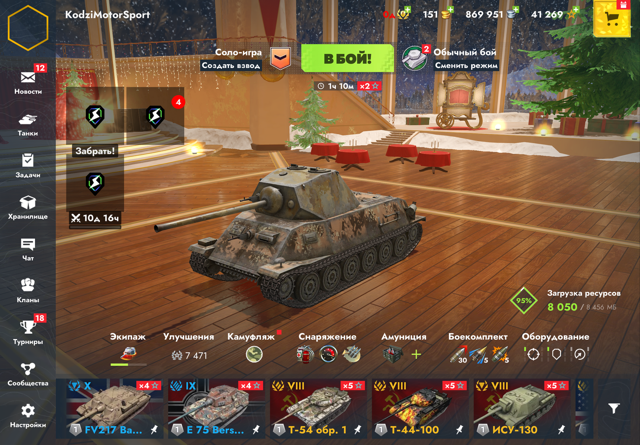Open the Чат menu

(x=28, y=248)
